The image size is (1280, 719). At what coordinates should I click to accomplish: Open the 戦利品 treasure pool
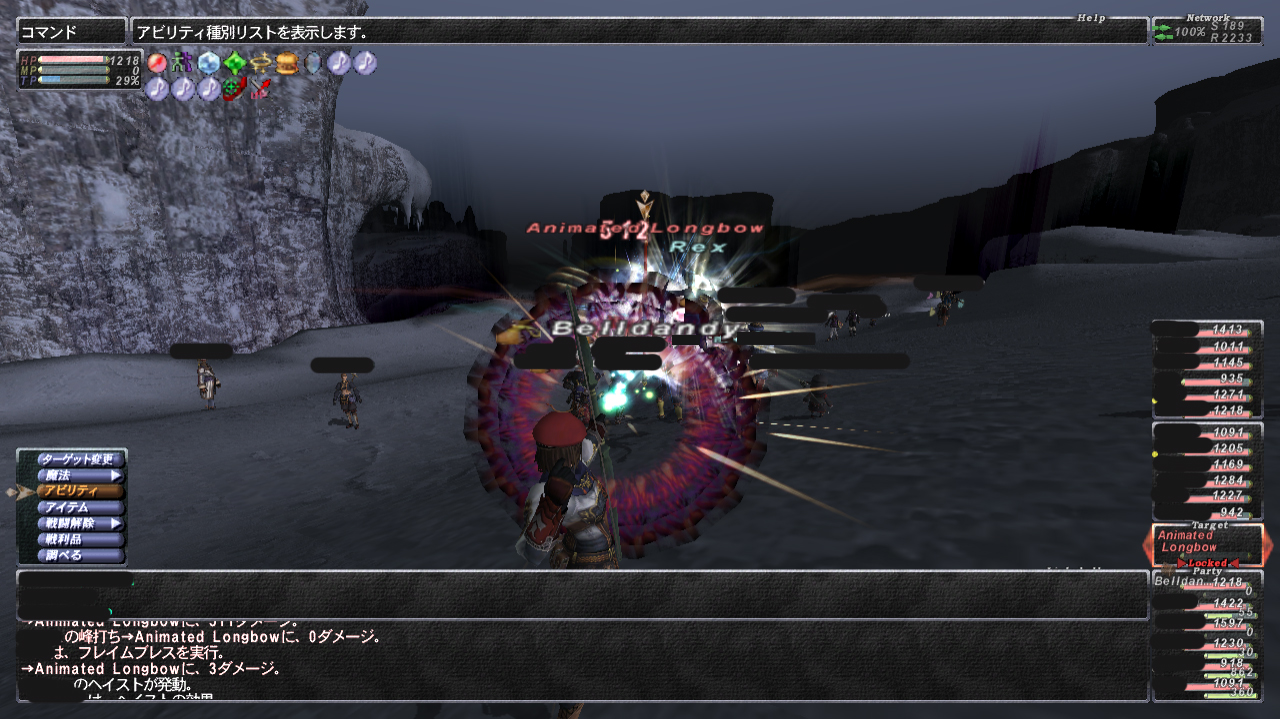(79, 539)
